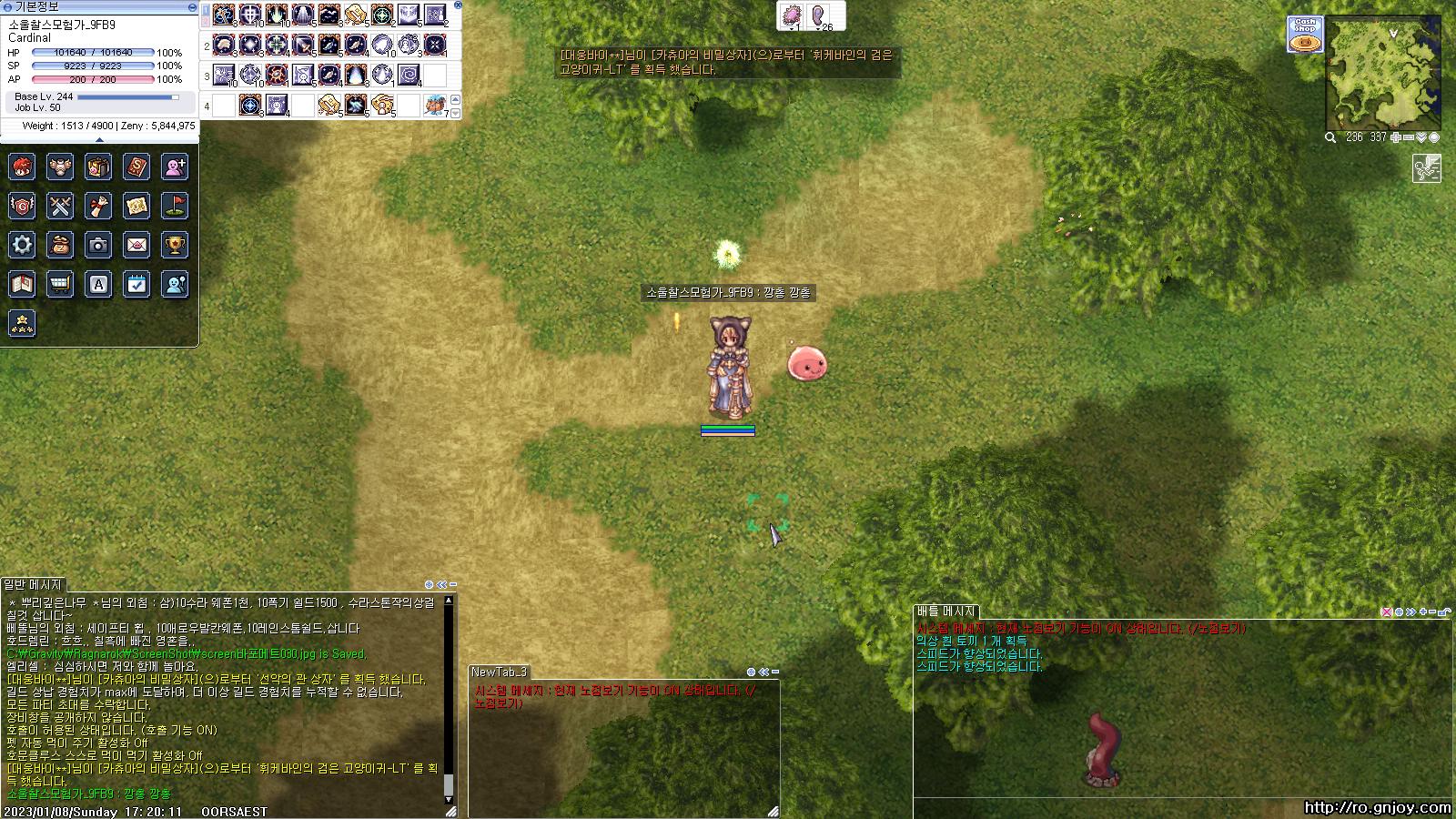Click the minimap
1456x819 pixels.
tap(1384, 75)
